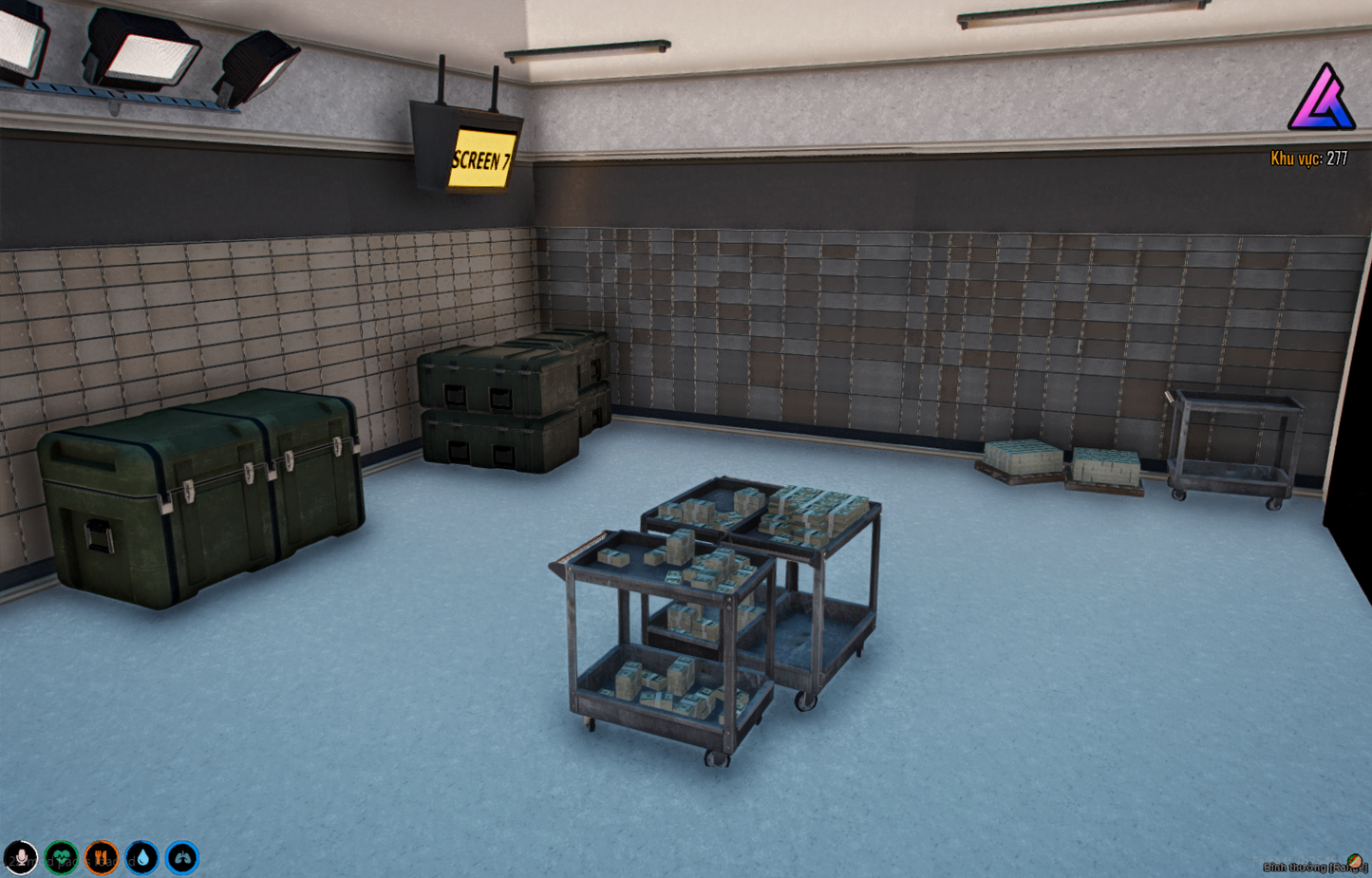
Task: Click the lungs stamina icon
Action: pyautogui.click(x=180, y=857)
